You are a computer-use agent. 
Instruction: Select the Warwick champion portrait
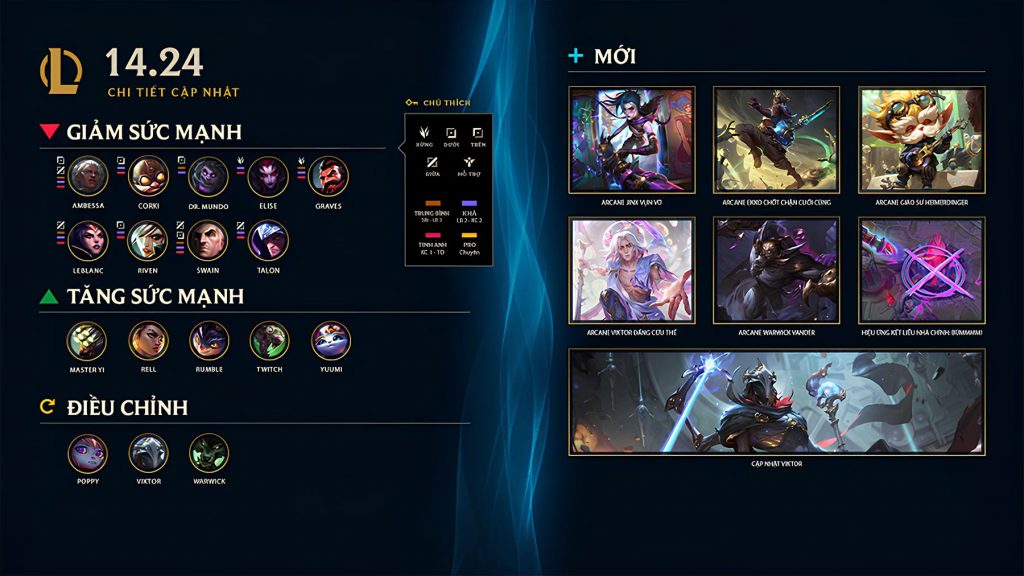click(209, 453)
